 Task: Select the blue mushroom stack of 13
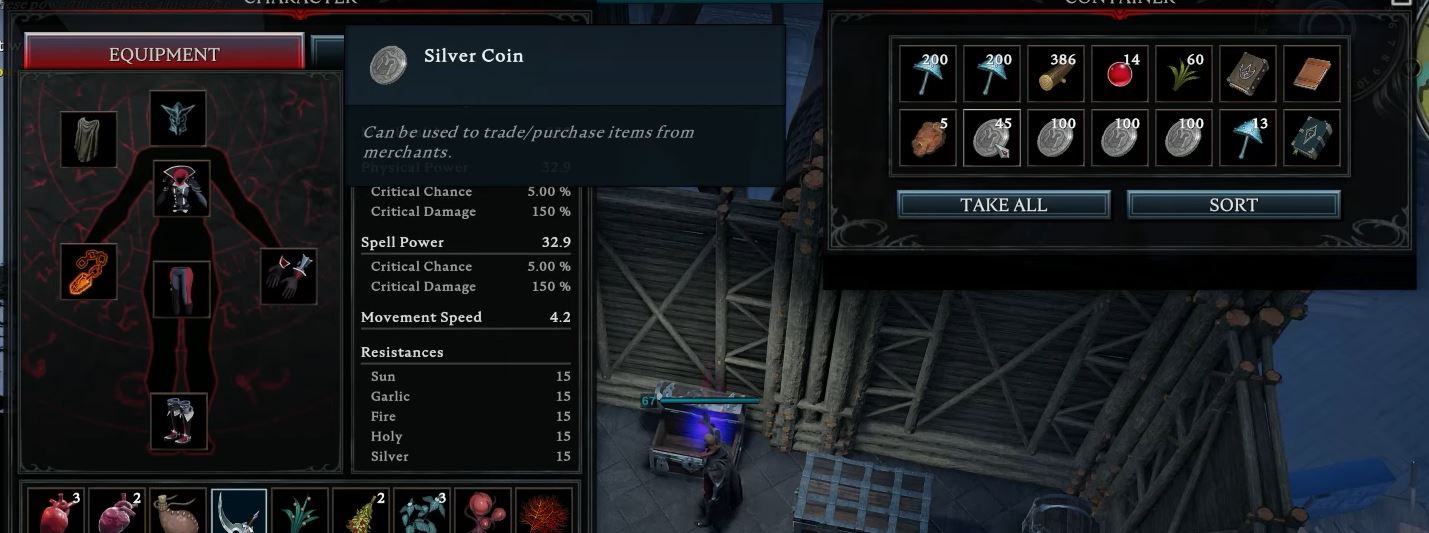click(x=1247, y=138)
